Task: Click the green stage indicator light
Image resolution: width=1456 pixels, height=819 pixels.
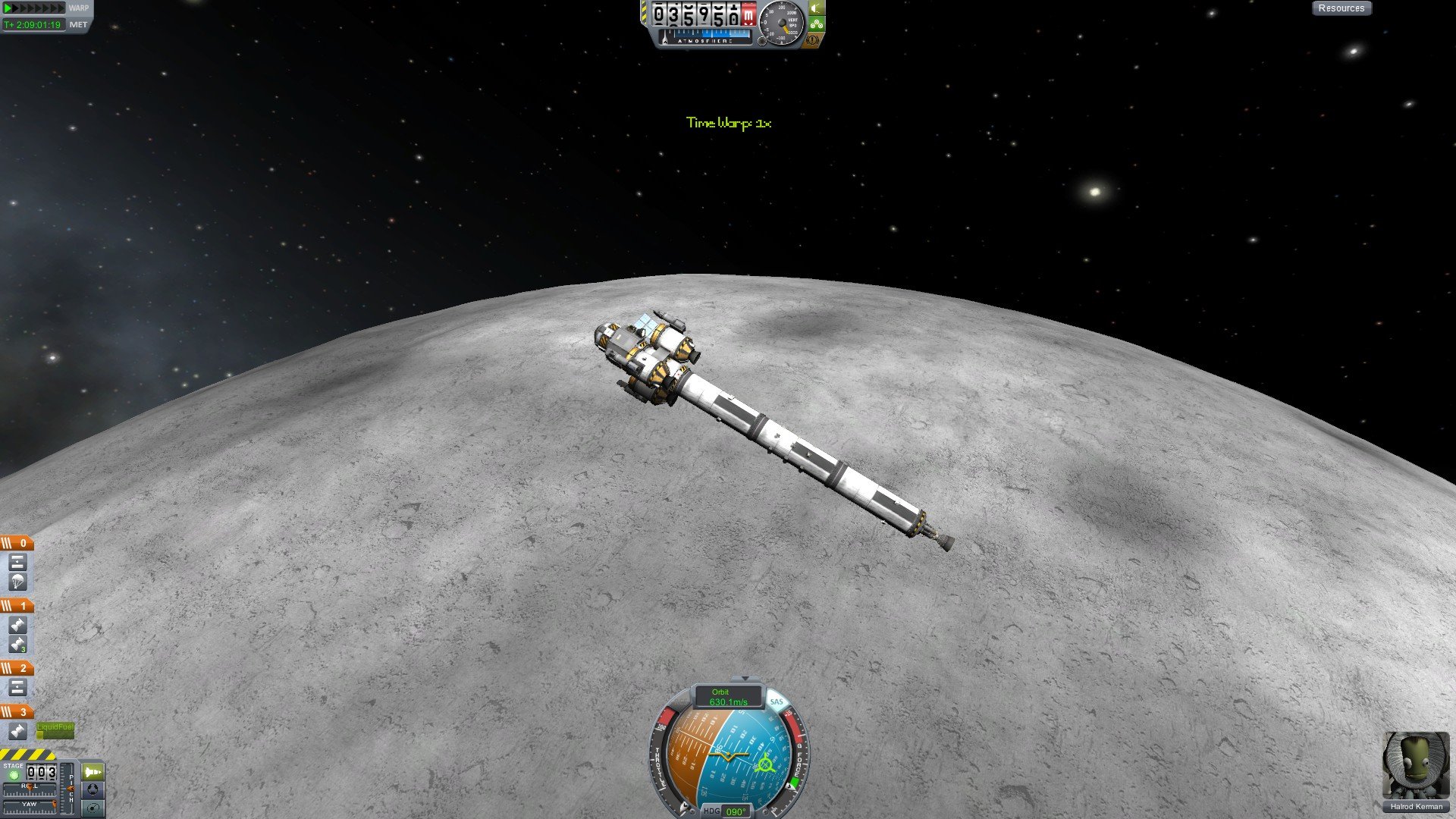Action: [x=13, y=775]
